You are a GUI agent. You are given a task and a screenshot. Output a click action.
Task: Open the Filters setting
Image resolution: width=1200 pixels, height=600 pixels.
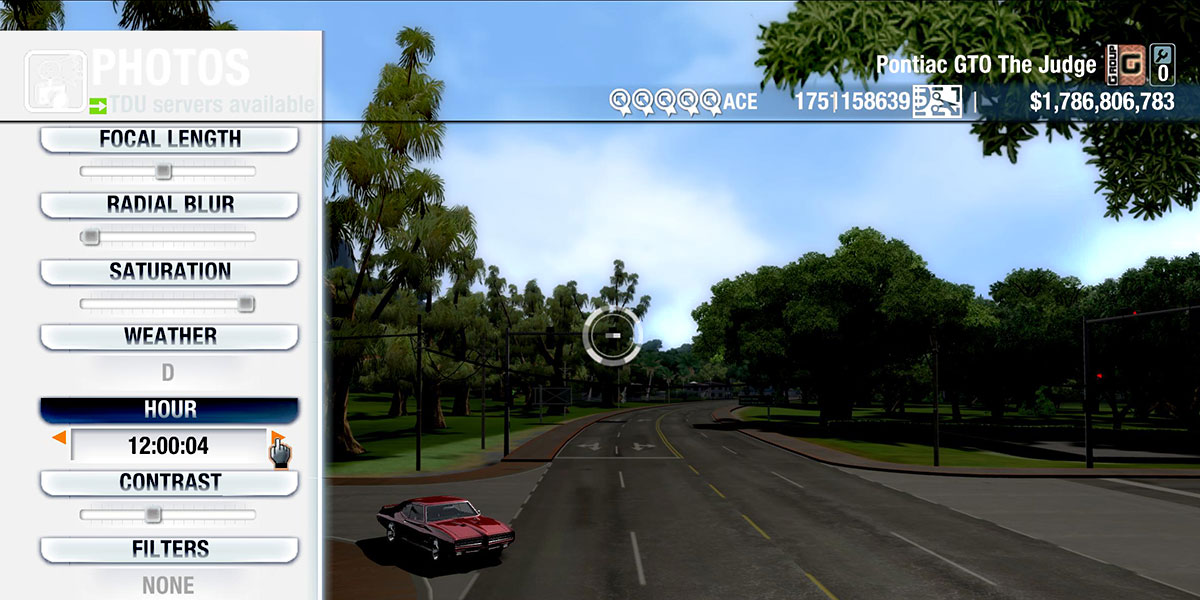[169, 549]
